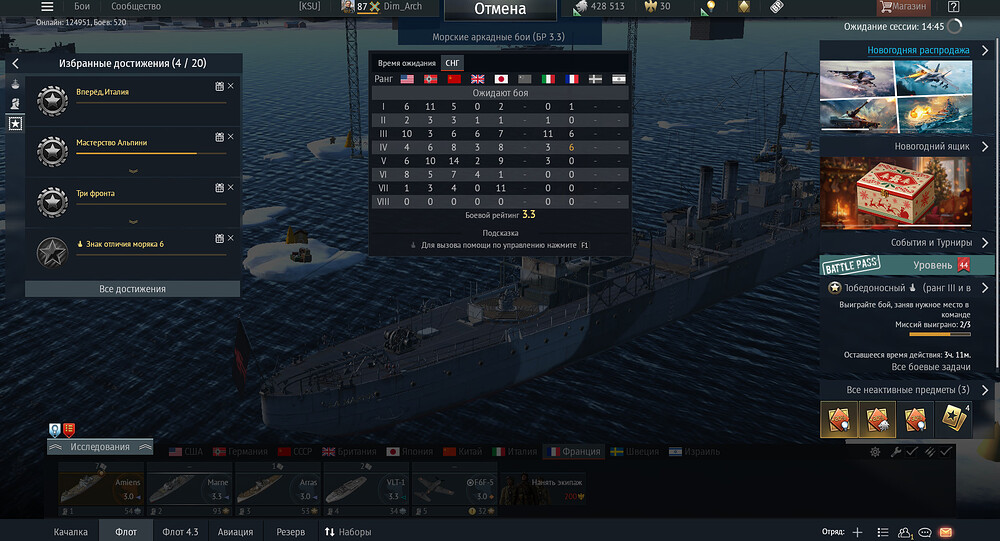
Task: Switch to the Флот 4.3 preset tab
Action: 180,532
